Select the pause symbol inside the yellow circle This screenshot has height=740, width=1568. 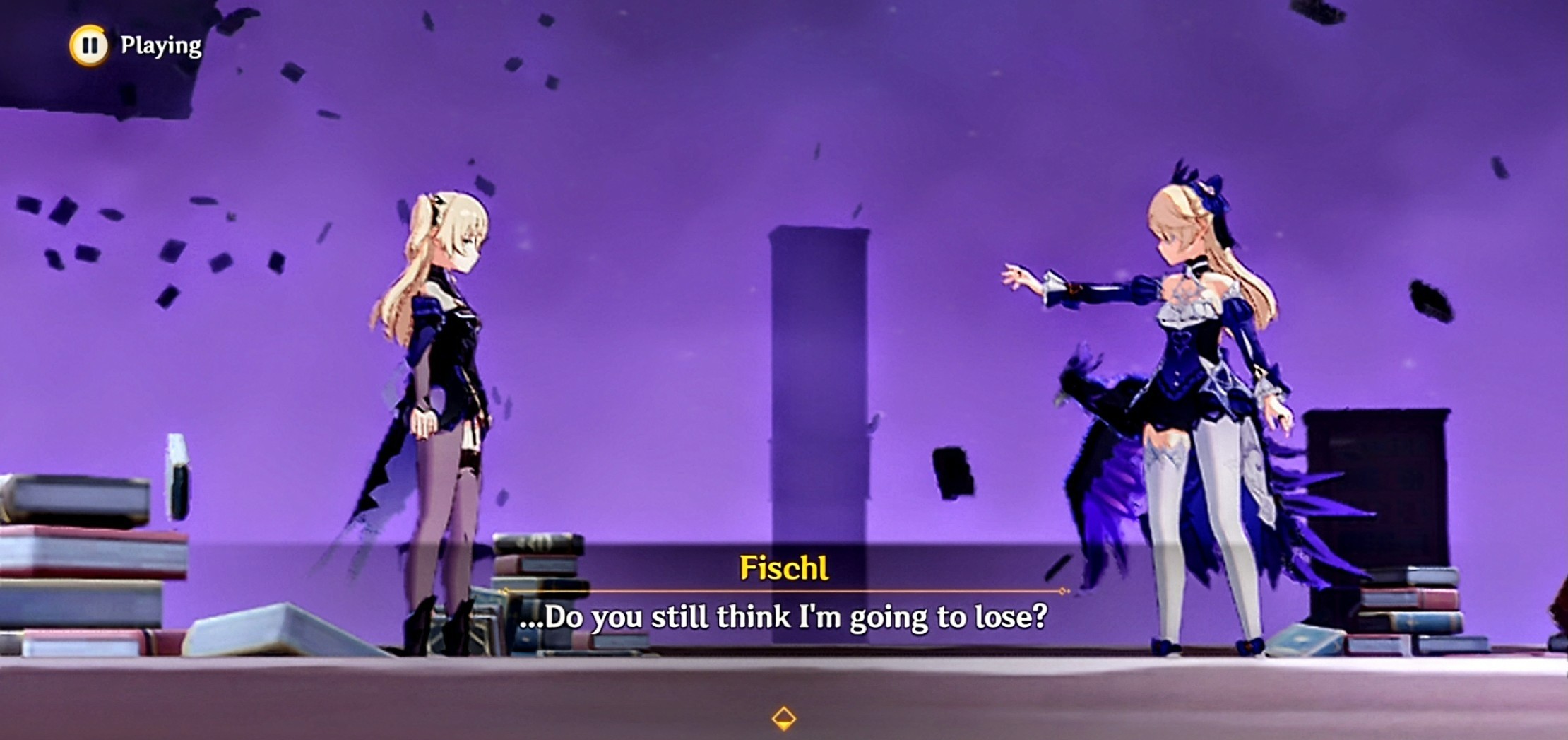tap(90, 46)
